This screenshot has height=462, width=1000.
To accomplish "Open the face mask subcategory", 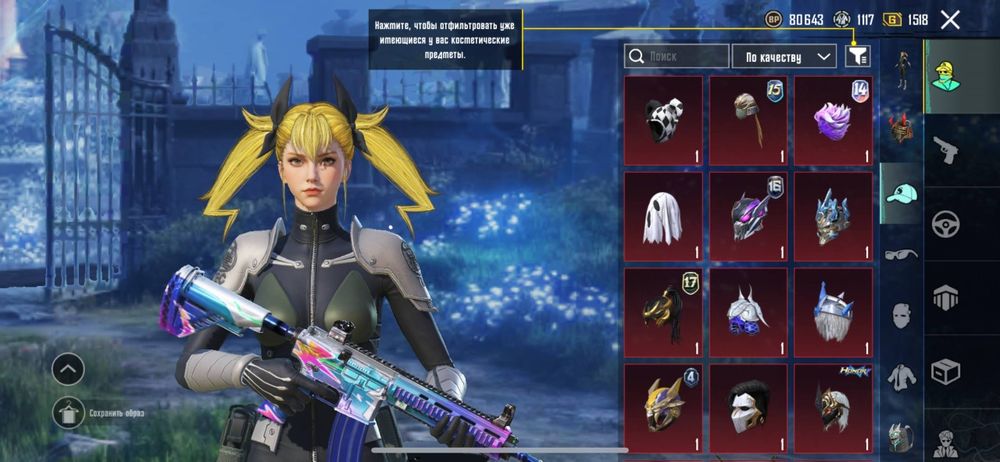I will (901, 315).
